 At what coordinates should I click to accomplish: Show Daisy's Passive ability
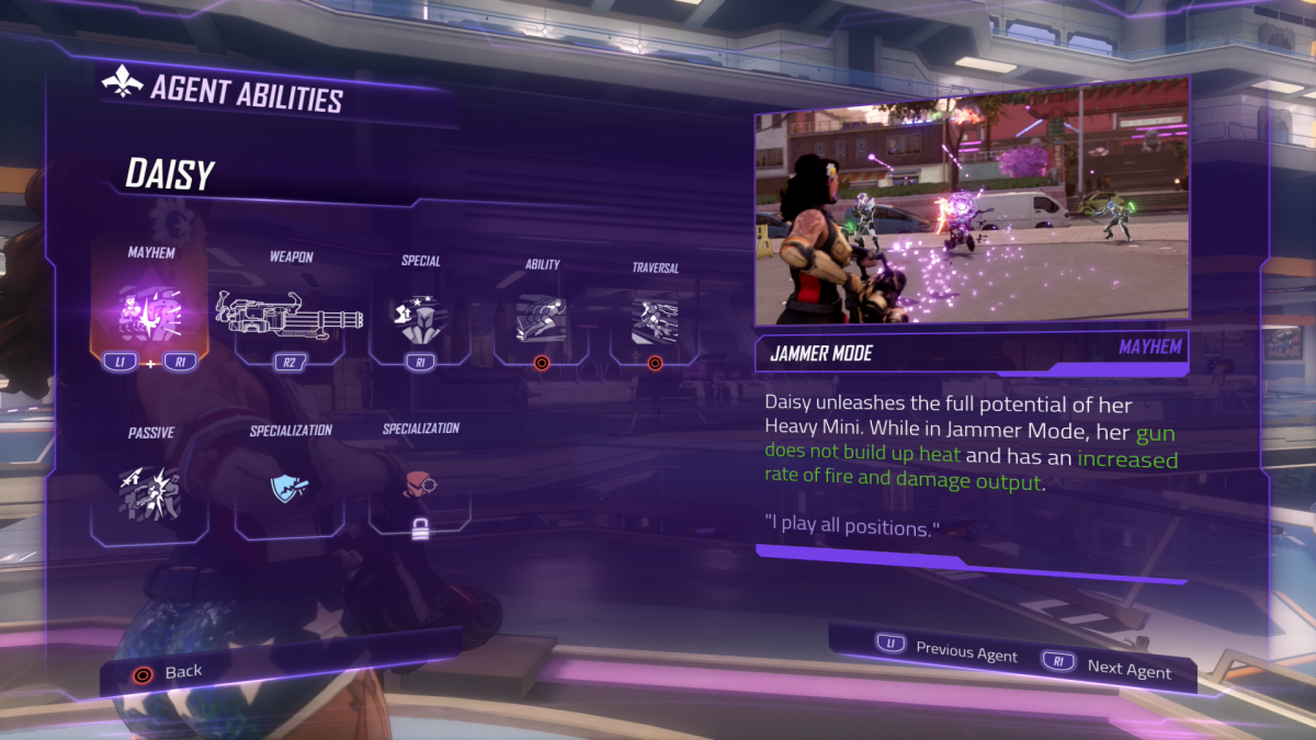150,492
